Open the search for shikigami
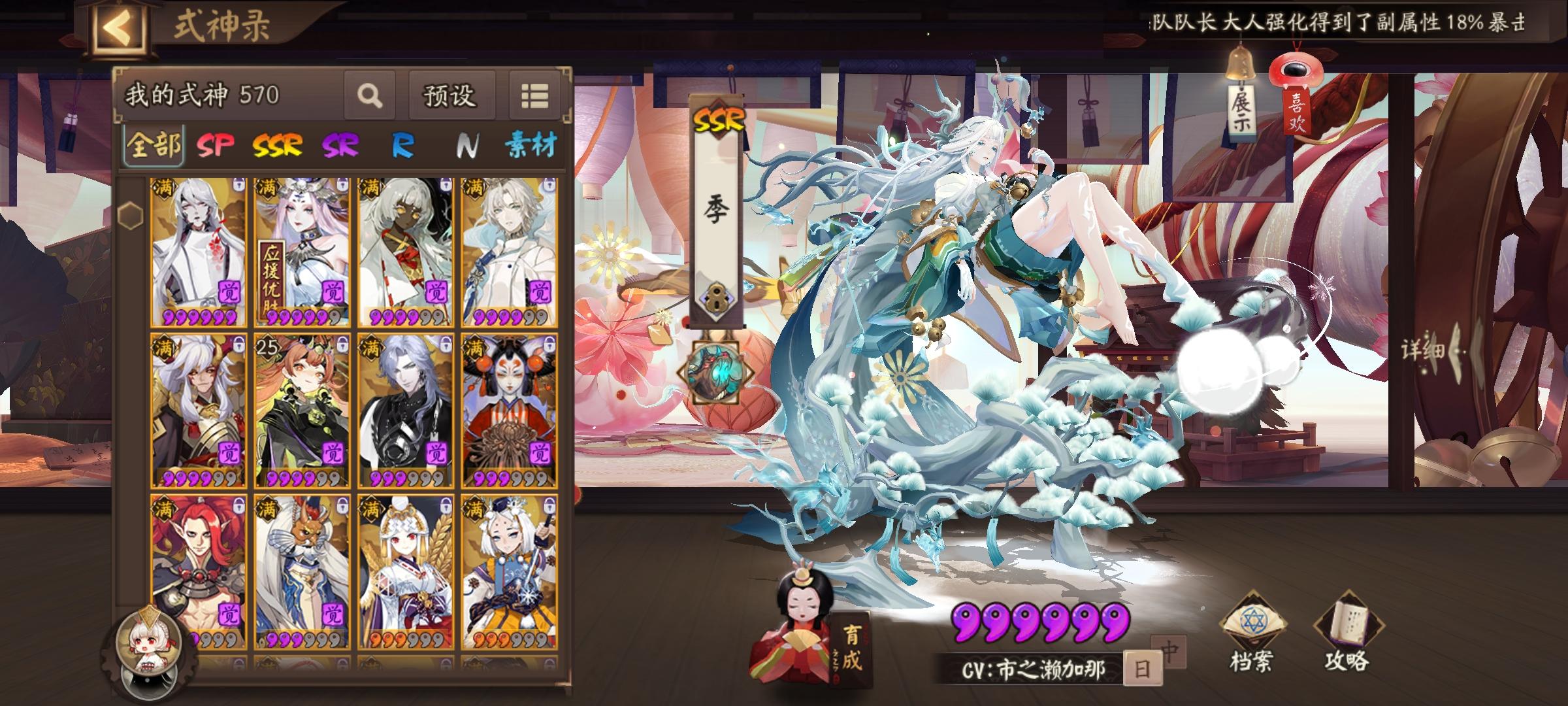 tap(369, 94)
